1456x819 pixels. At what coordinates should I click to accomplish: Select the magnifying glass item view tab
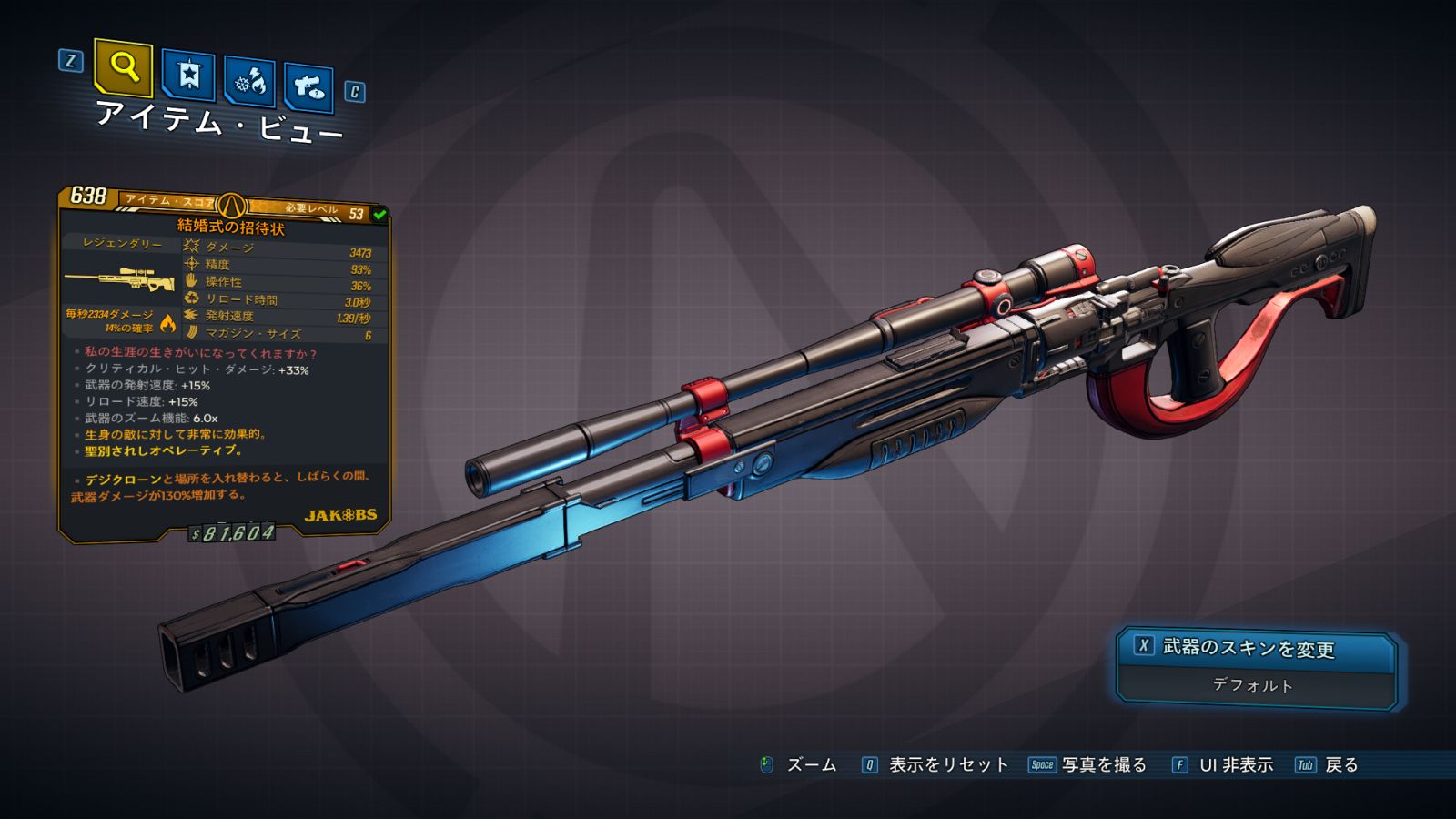(x=123, y=67)
